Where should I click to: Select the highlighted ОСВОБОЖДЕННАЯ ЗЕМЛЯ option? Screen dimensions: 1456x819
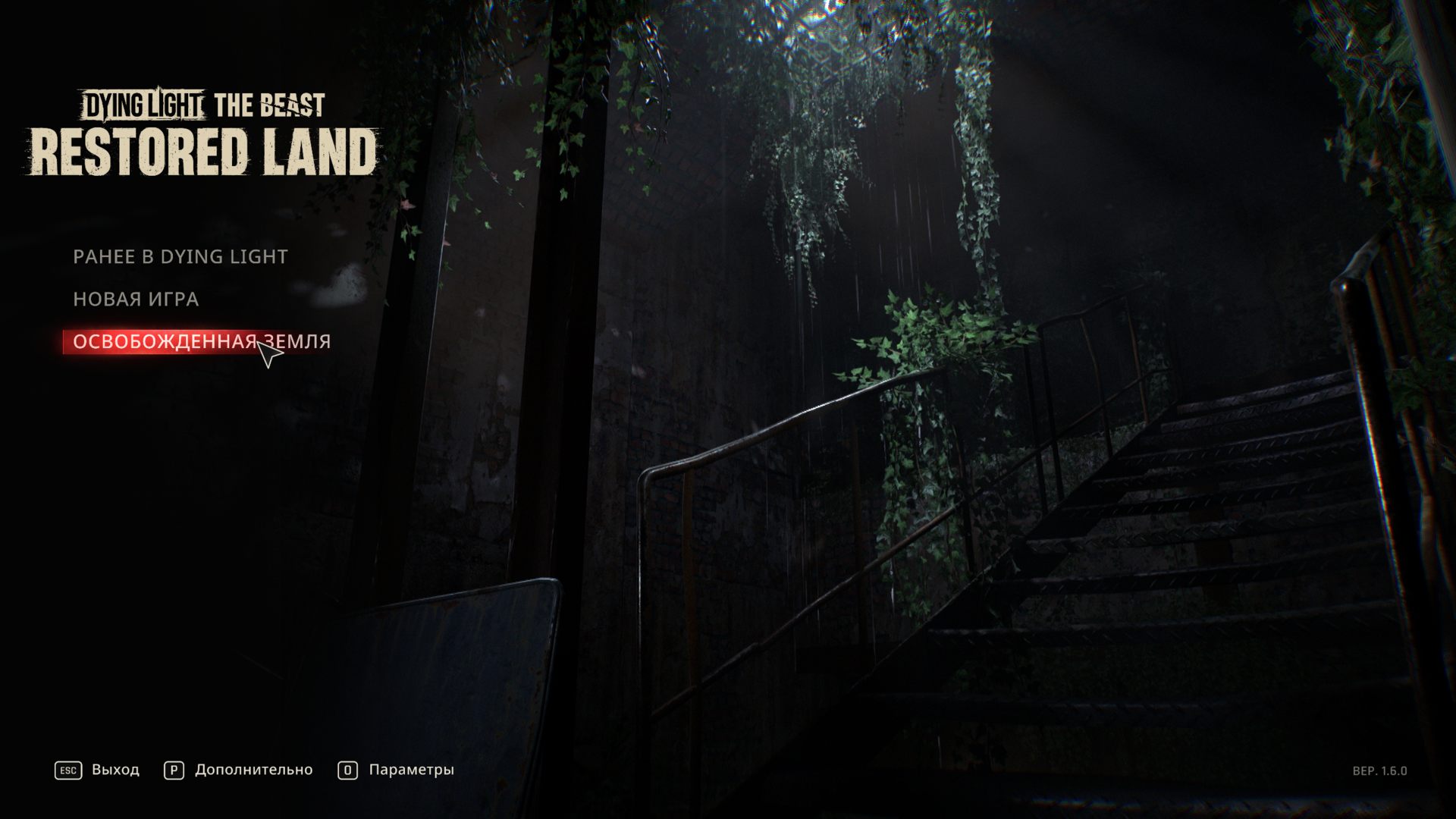pyautogui.click(x=200, y=341)
